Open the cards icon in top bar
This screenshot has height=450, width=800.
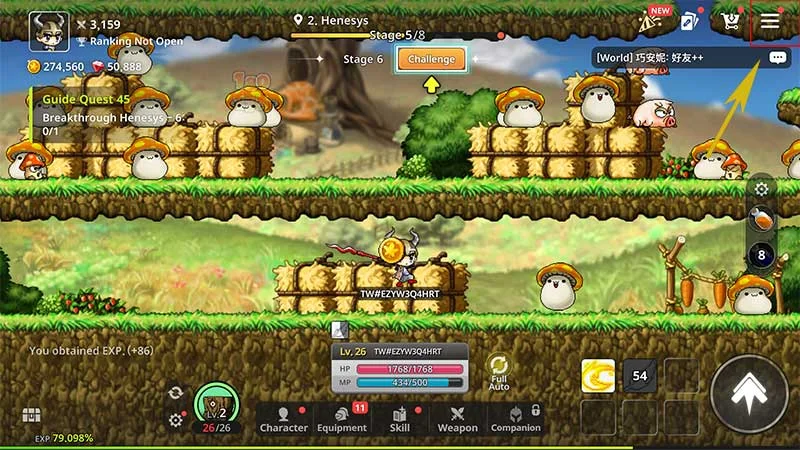(x=688, y=21)
